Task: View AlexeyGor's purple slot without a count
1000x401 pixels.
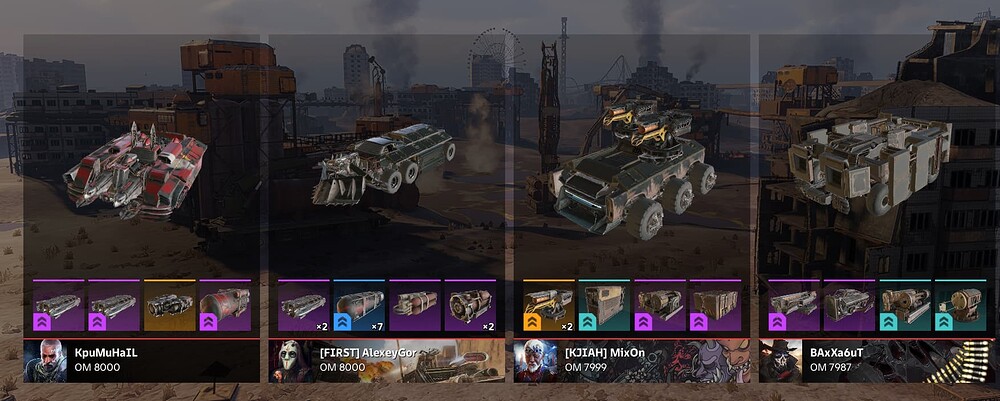Action: (x=414, y=305)
